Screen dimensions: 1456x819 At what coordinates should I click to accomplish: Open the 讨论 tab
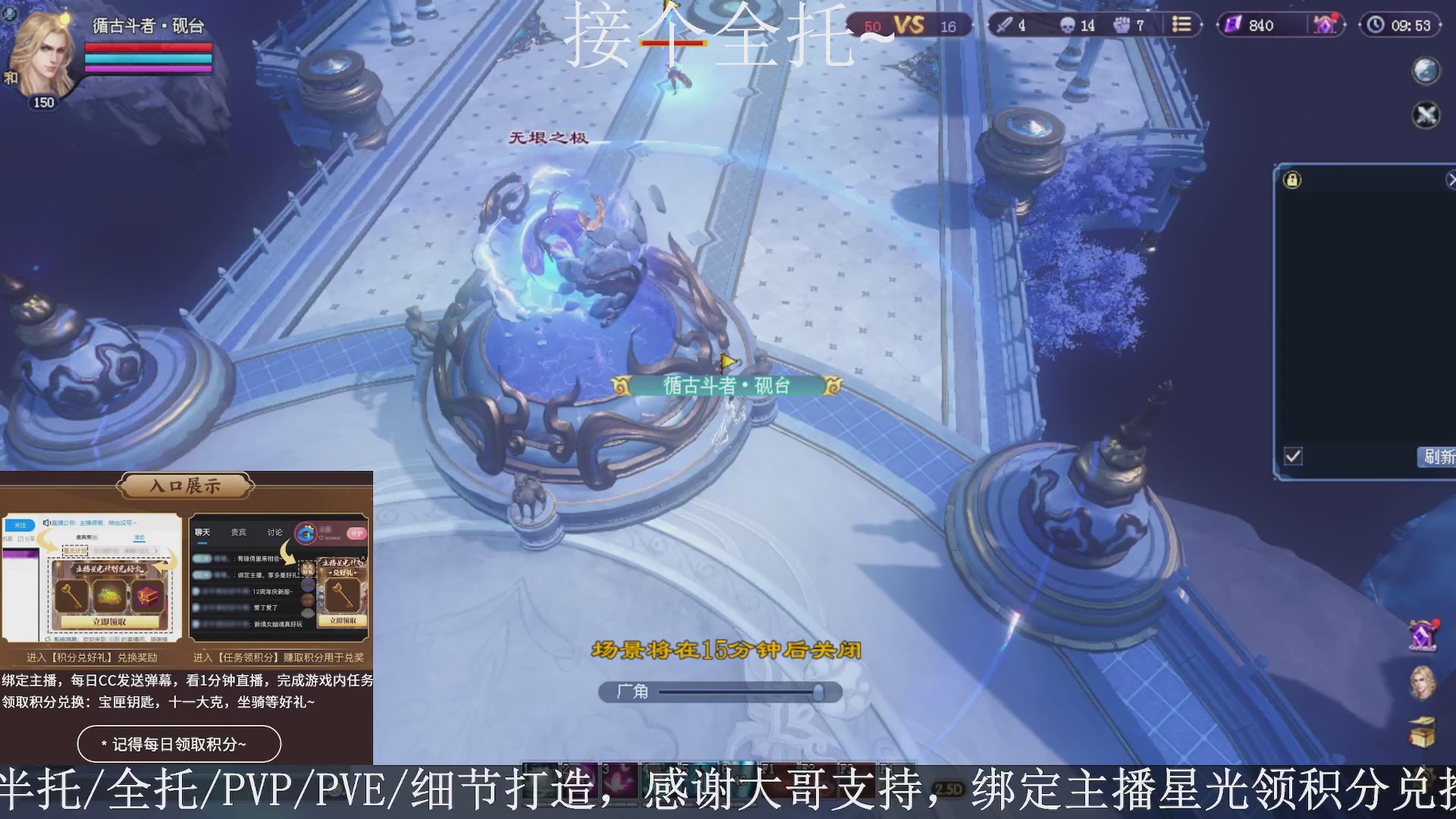click(x=275, y=532)
